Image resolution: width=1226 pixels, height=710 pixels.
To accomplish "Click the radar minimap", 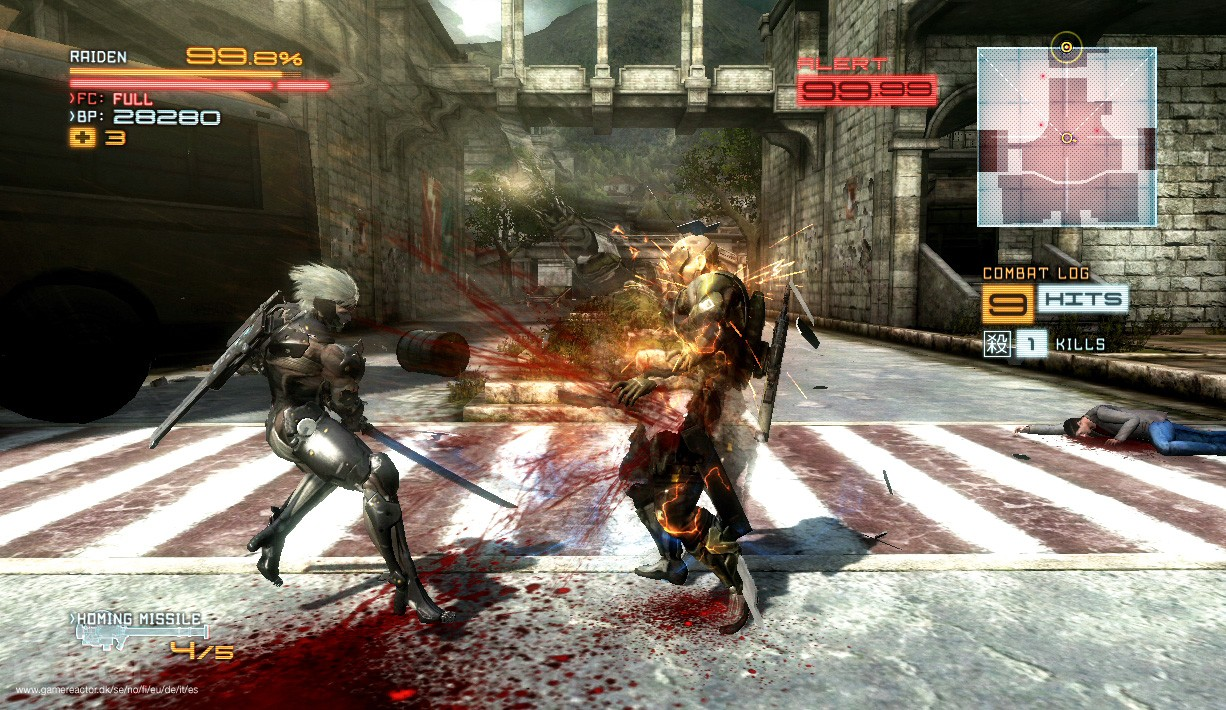I will click(x=1066, y=136).
